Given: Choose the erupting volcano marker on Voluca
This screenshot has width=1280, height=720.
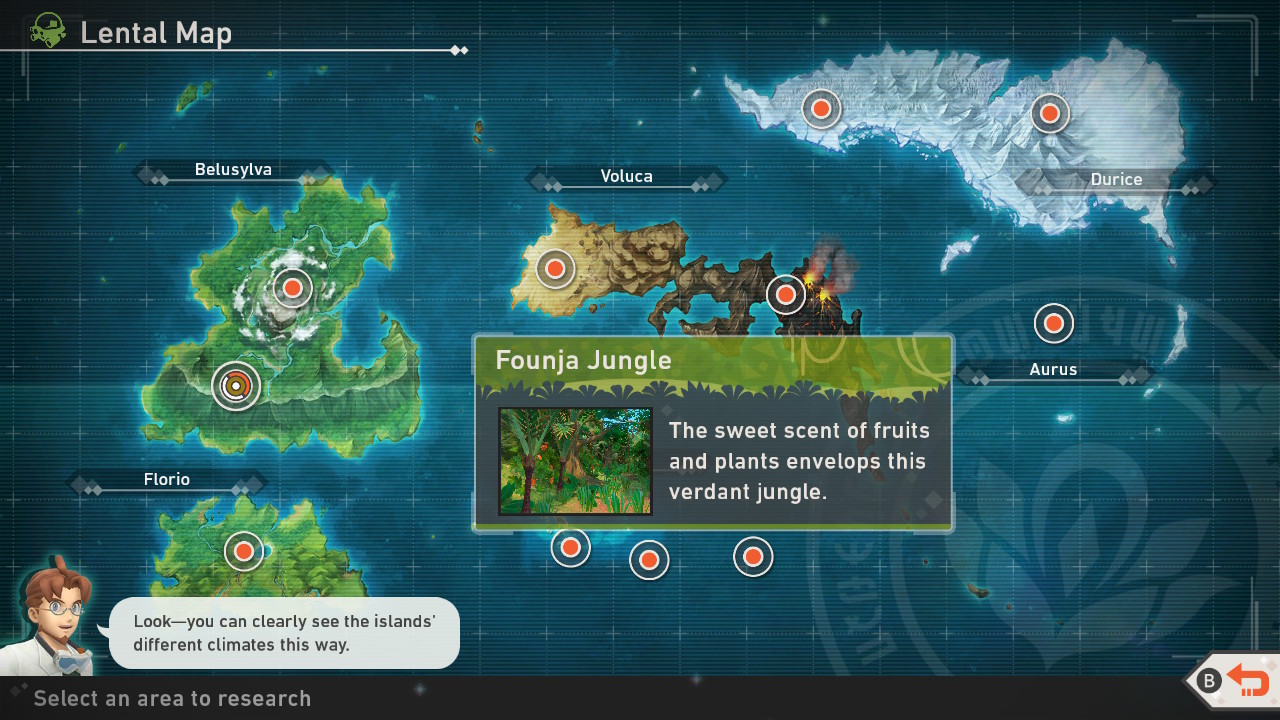Looking at the screenshot, I should 785,294.
